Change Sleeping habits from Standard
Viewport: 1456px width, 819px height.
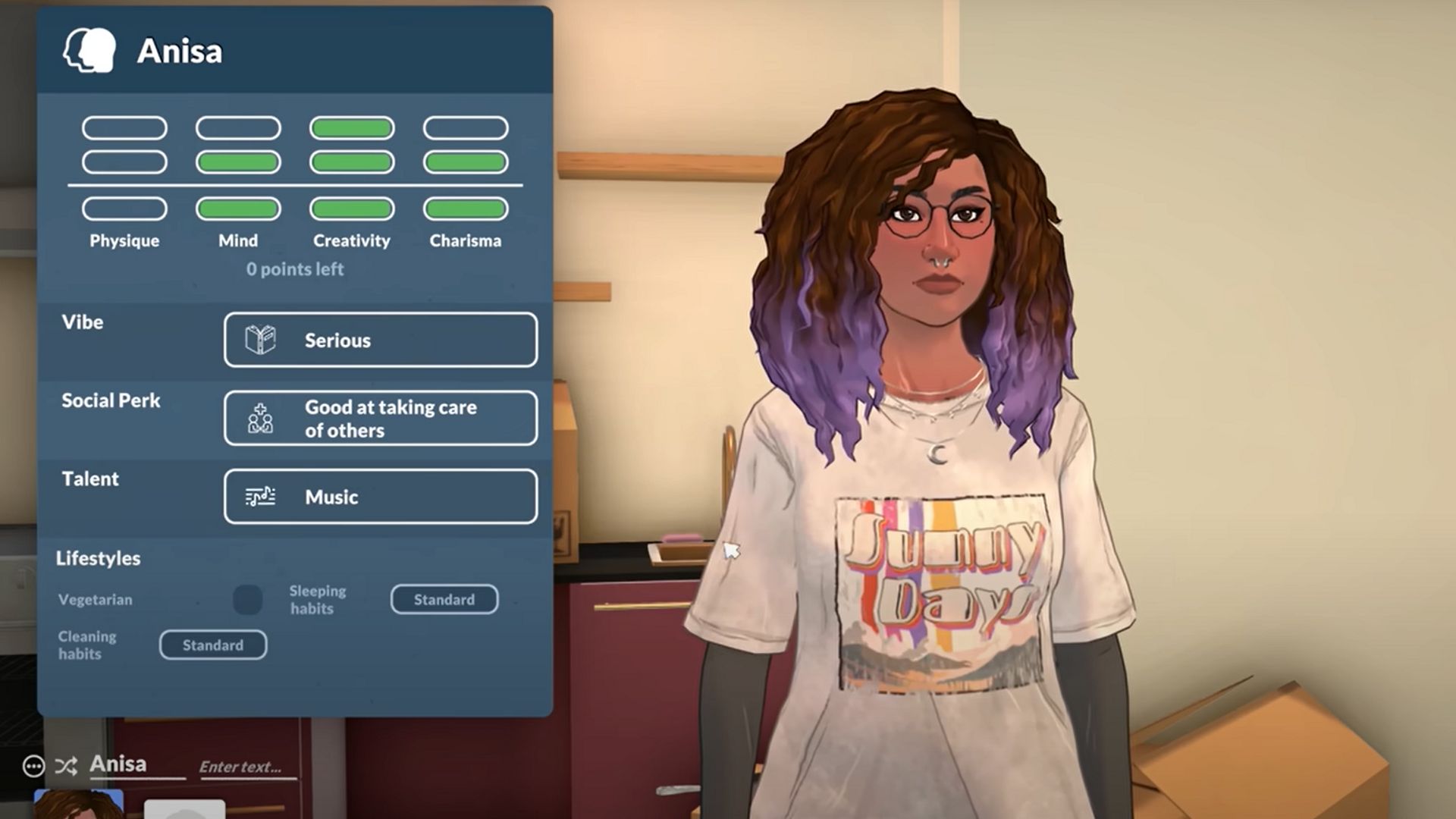click(x=444, y=599)
